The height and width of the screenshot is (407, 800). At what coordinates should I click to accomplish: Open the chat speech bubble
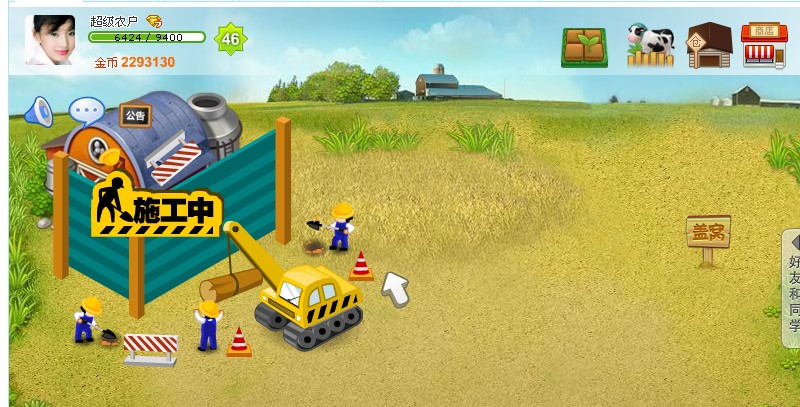point(85,110)
